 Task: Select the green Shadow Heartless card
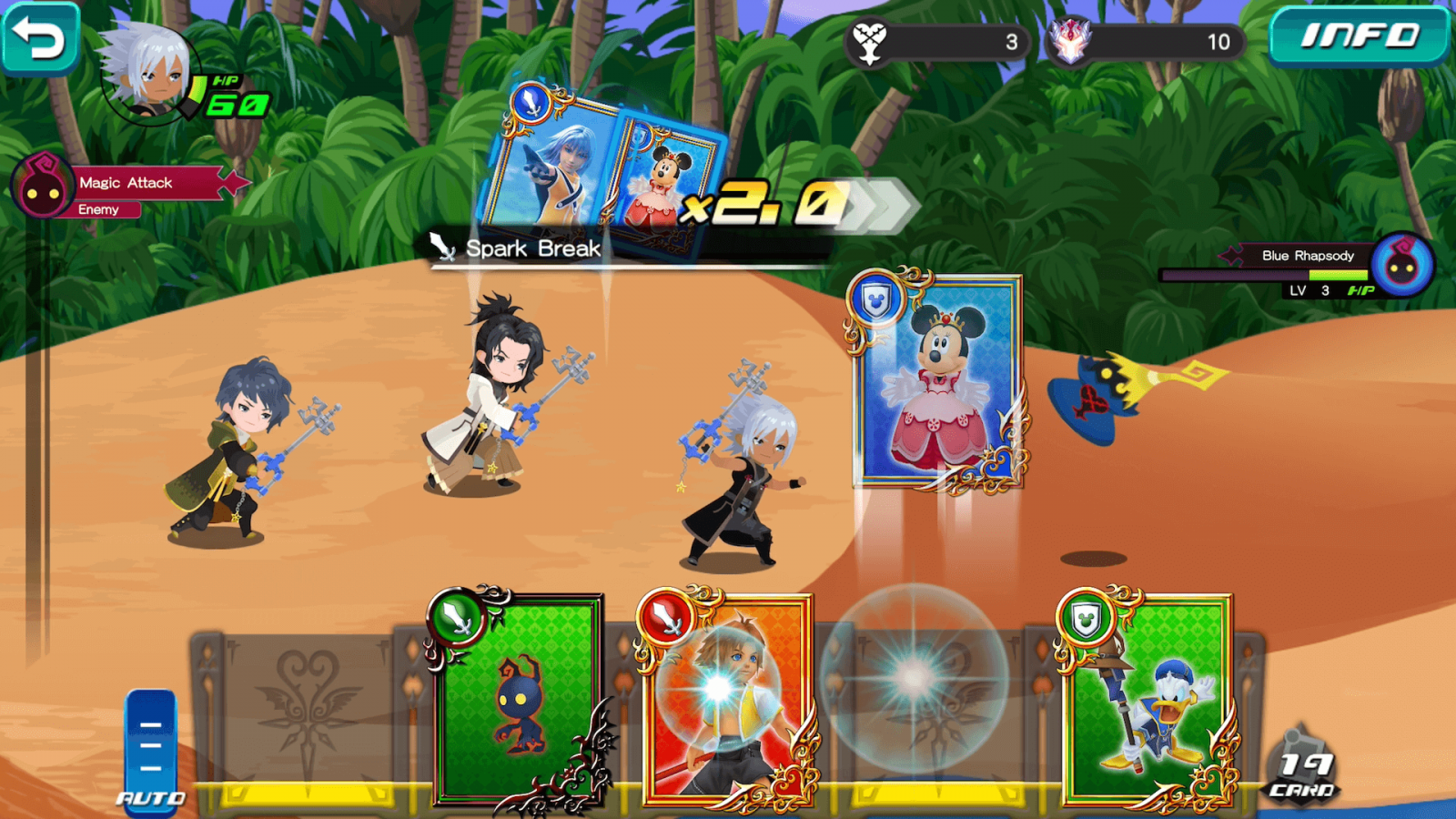click(519, 701)
